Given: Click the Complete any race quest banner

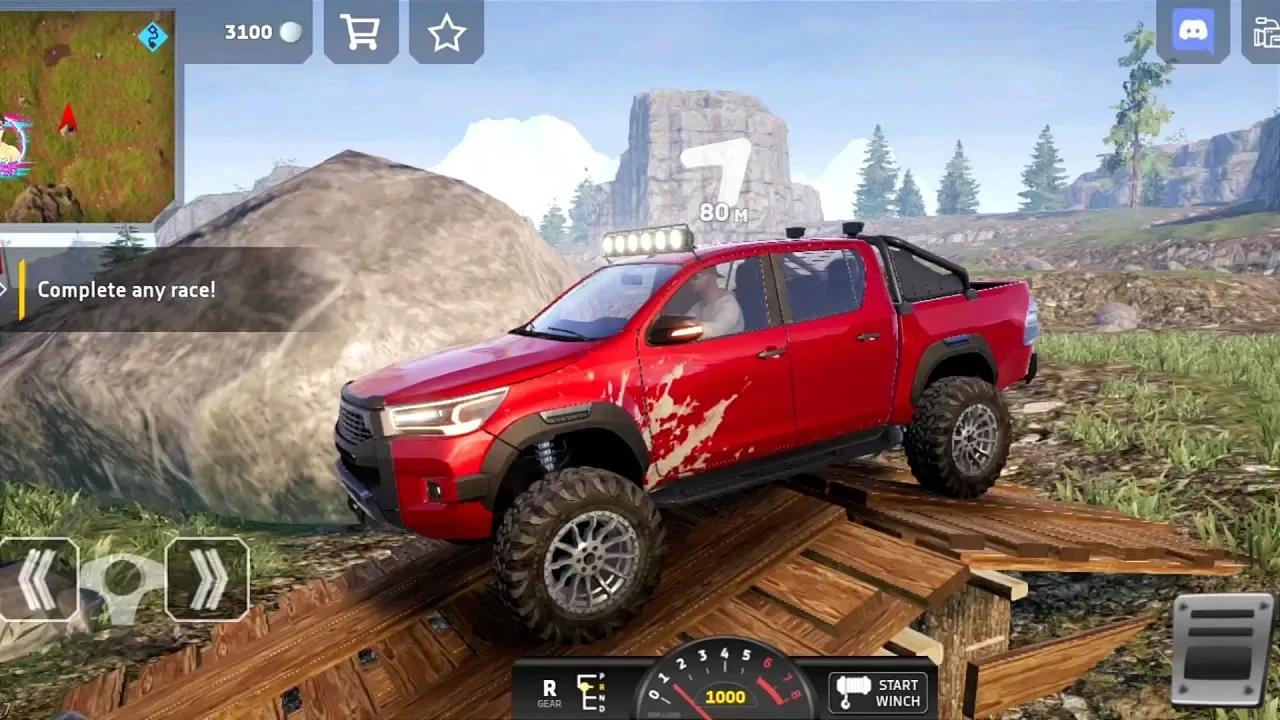Looking at the screenshot, I should click(125, 290).
